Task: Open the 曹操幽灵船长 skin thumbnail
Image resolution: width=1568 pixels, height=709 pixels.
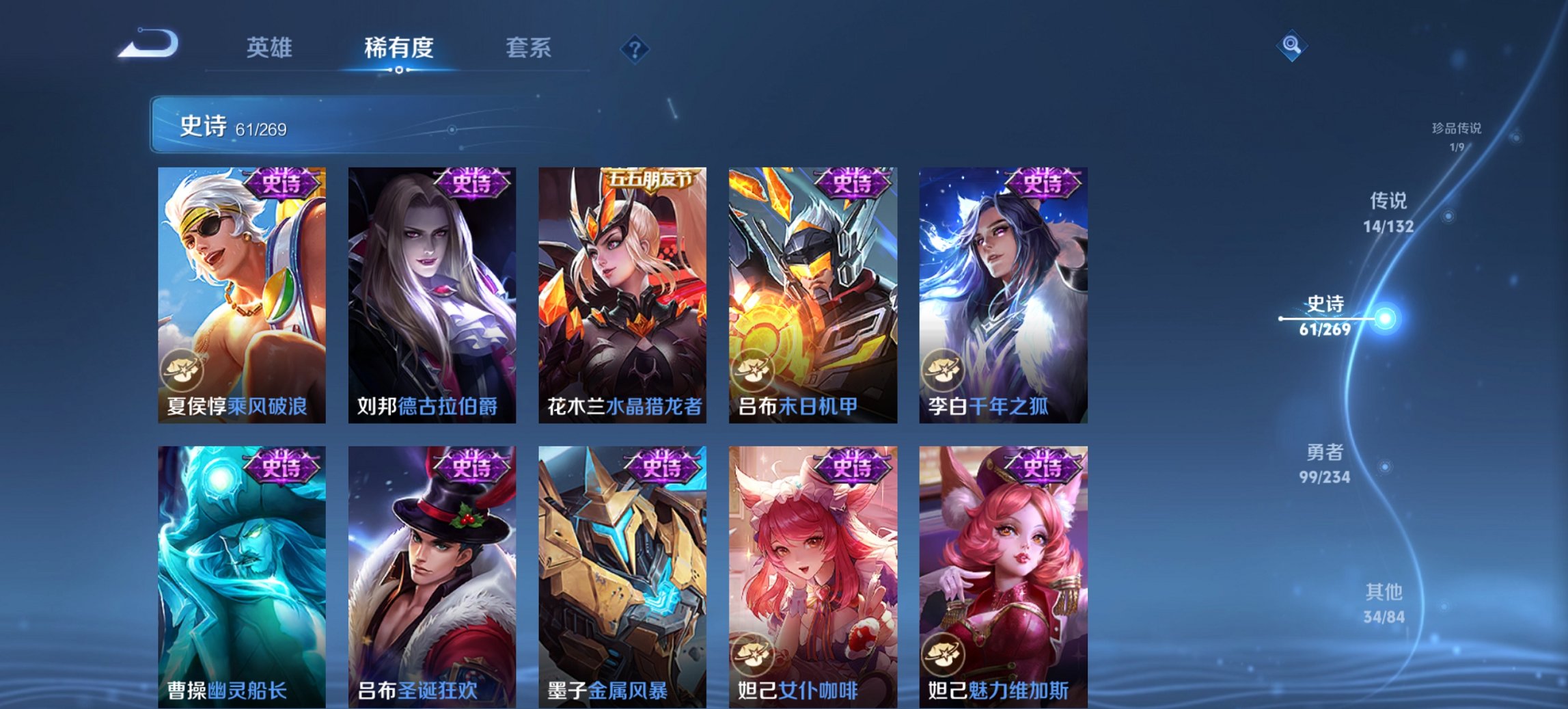Action: tap(241, 567)
